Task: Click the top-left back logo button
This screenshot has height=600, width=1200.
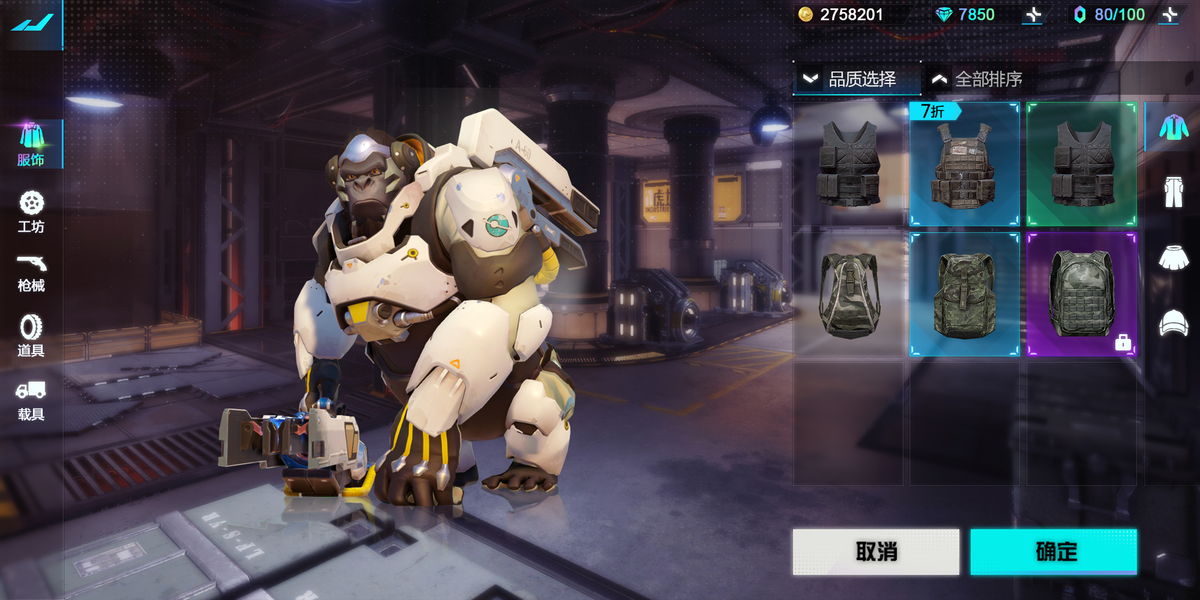Action: tap(31, 22)
